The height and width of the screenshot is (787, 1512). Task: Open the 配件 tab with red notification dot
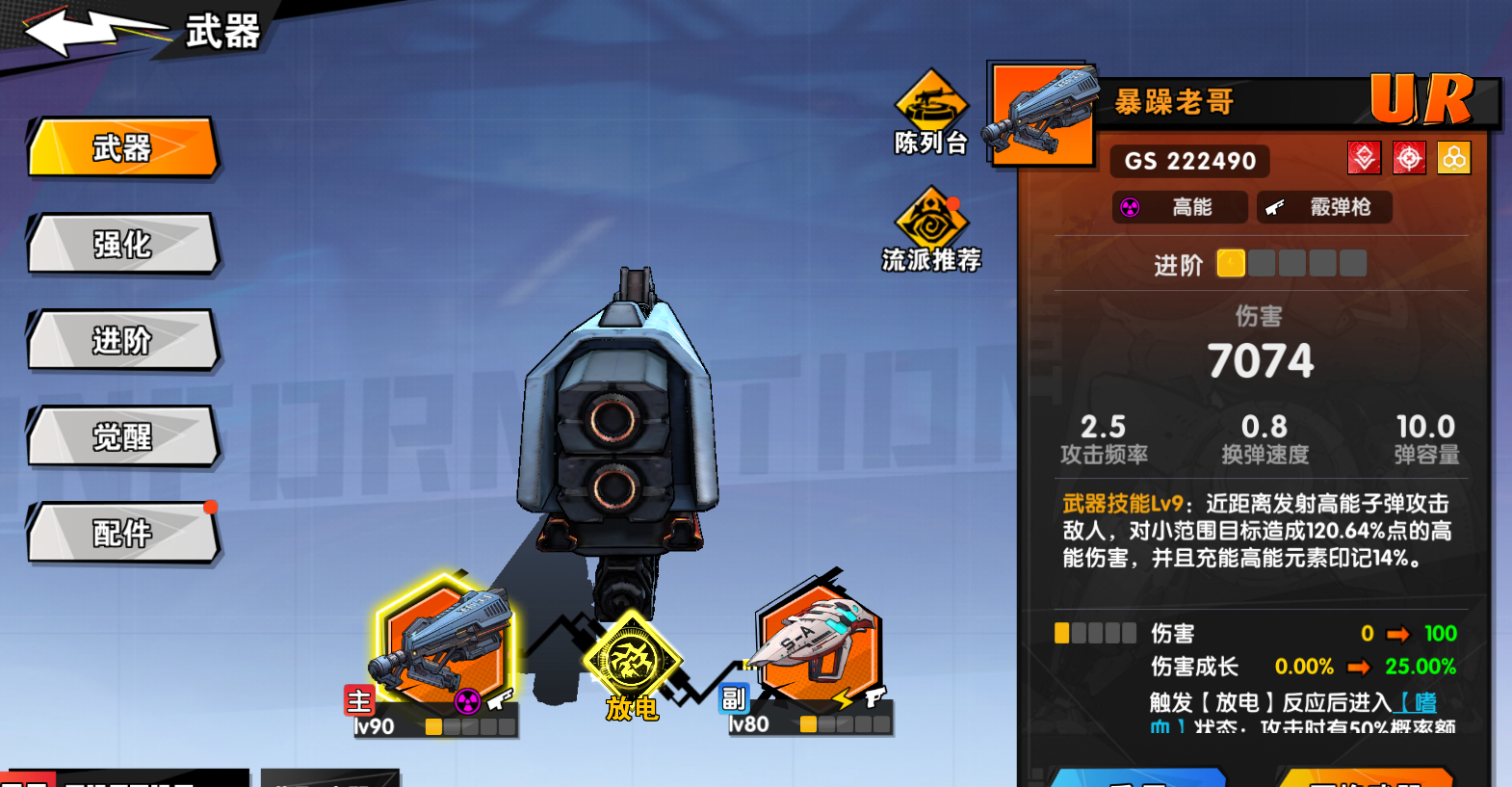point(122,534)
